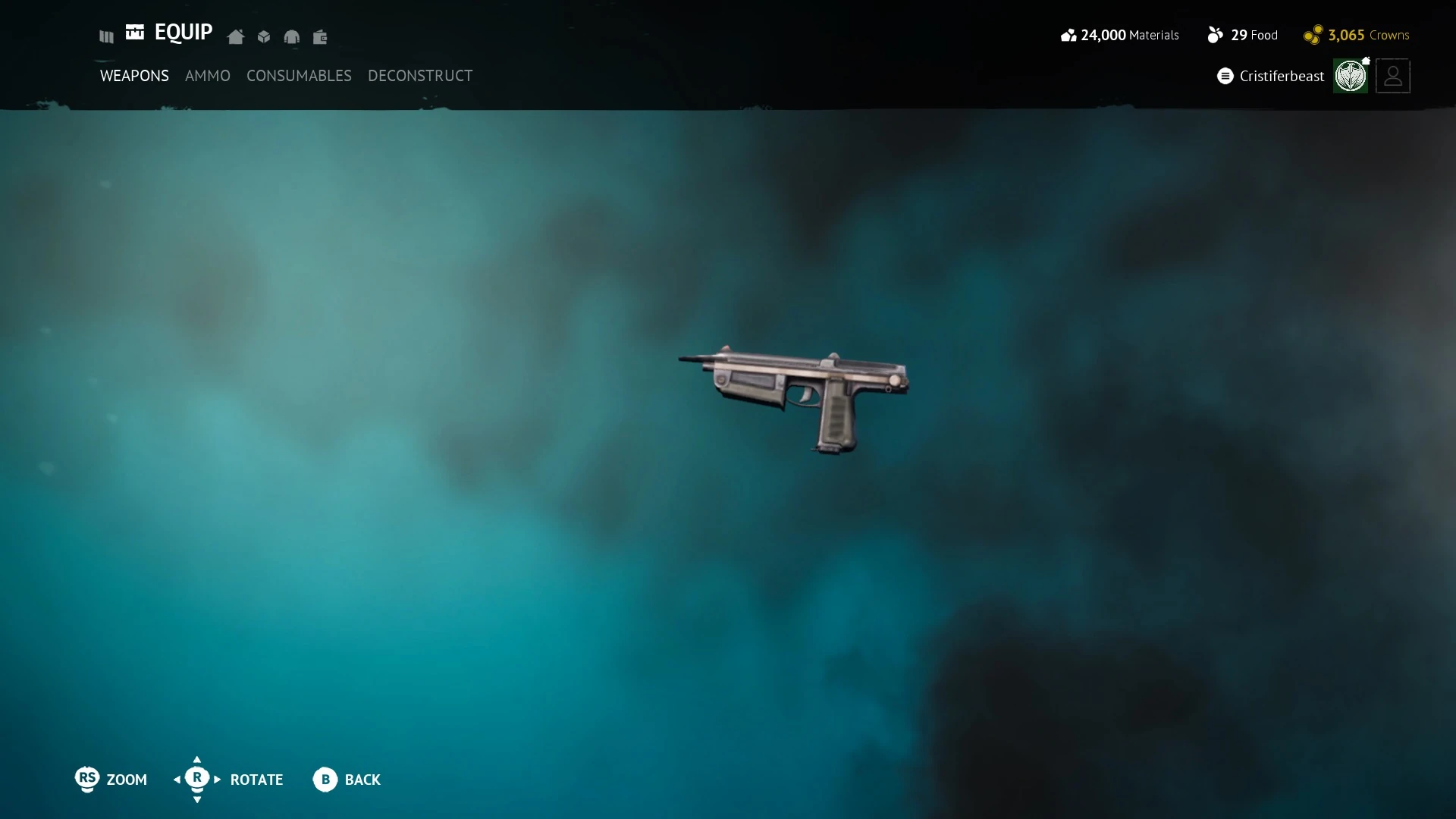Open the CONSUMABLES tab
The image size is (1456, 819).
pos(299,76)
